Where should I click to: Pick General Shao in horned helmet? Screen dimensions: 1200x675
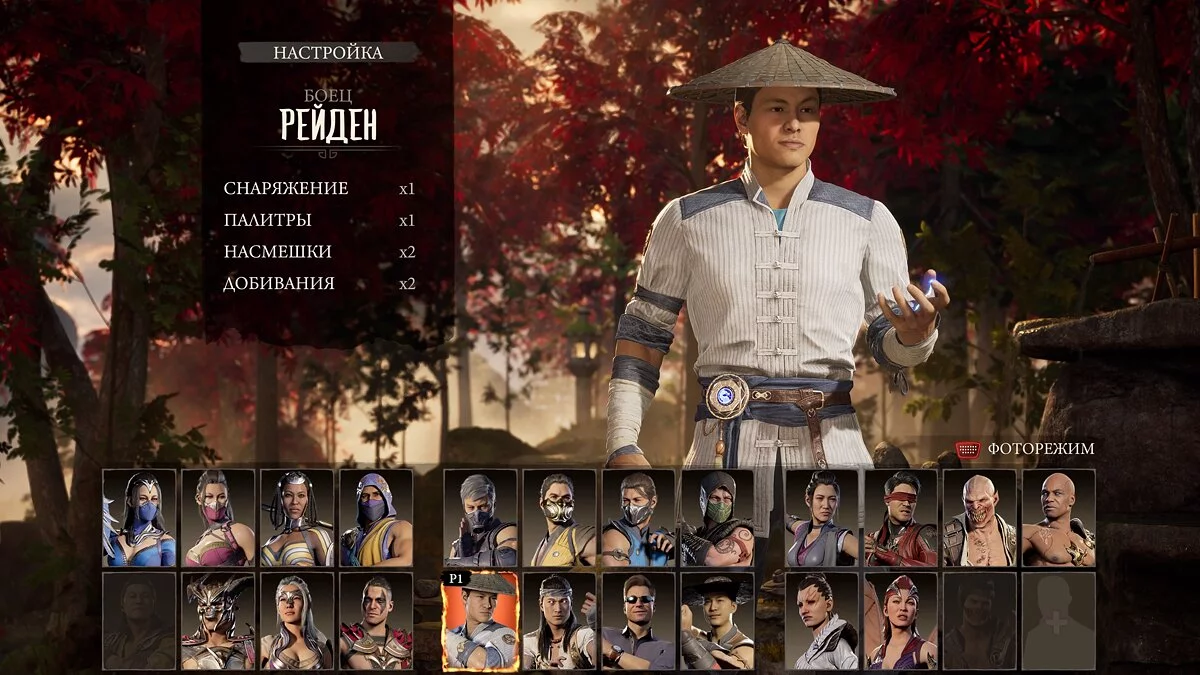218,621
